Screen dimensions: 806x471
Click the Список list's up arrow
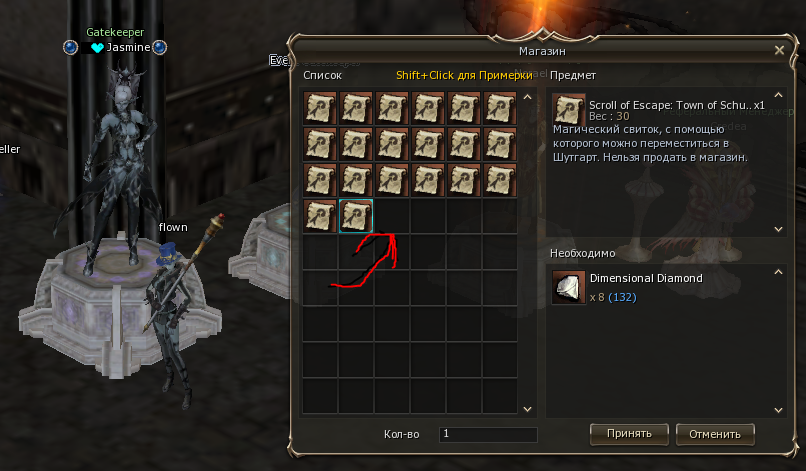click(x=528, y=98)
